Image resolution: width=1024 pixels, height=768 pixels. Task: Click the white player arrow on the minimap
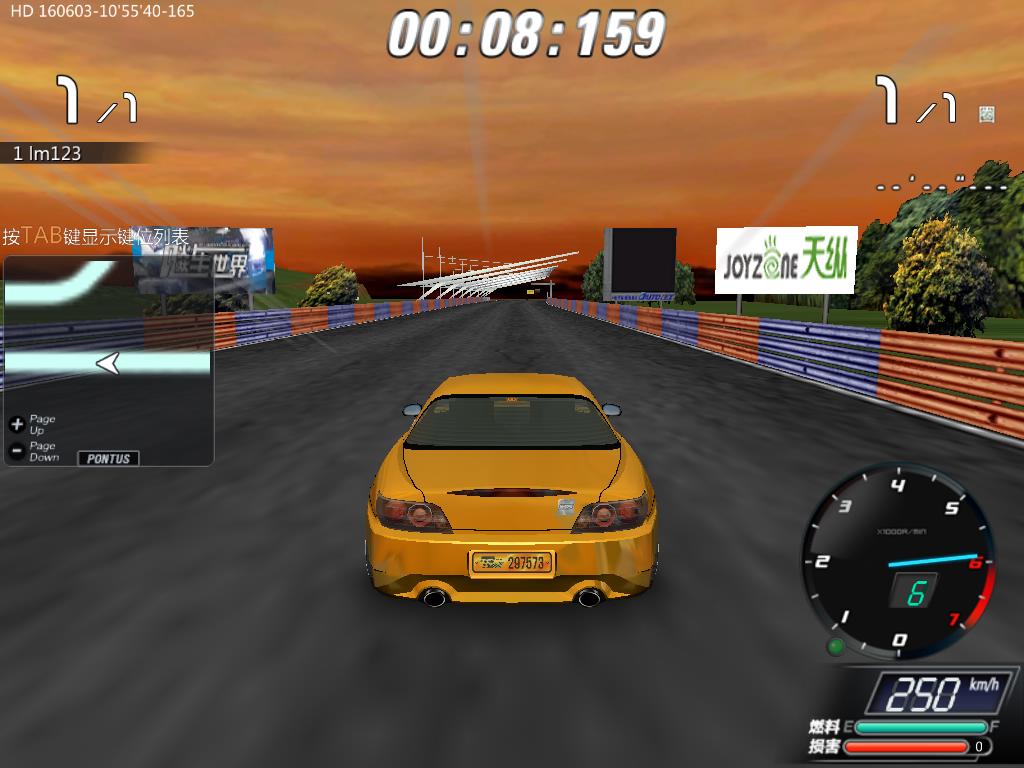108,364
